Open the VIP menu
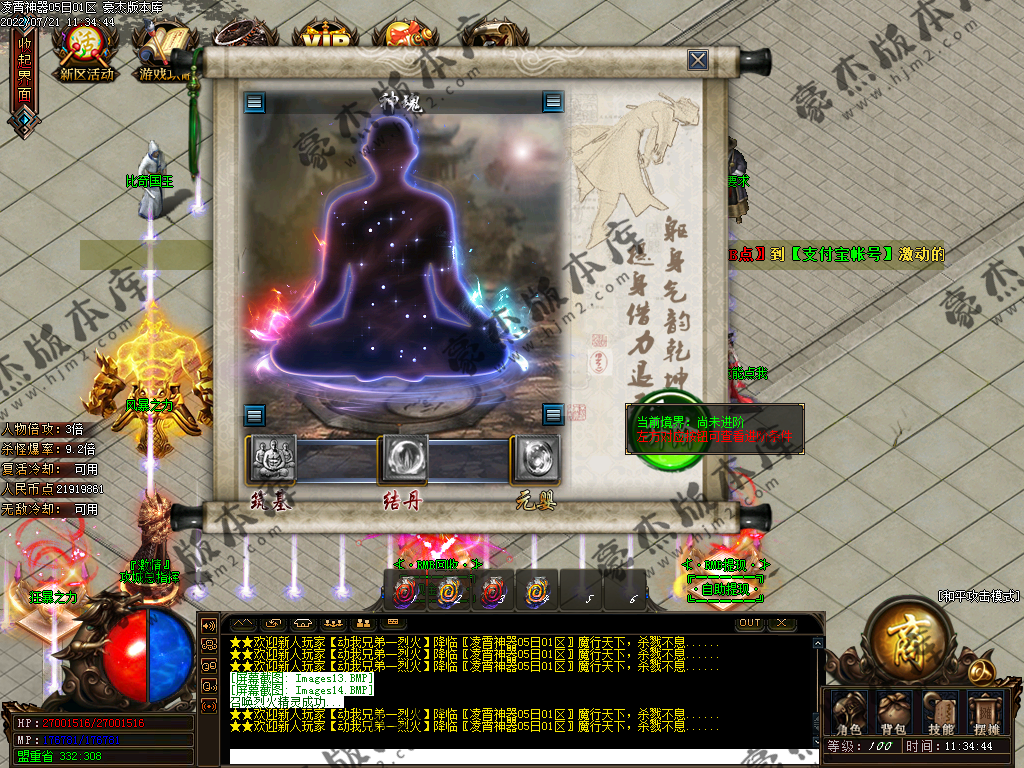The image size is (1024, 768). tap(326, 40)
